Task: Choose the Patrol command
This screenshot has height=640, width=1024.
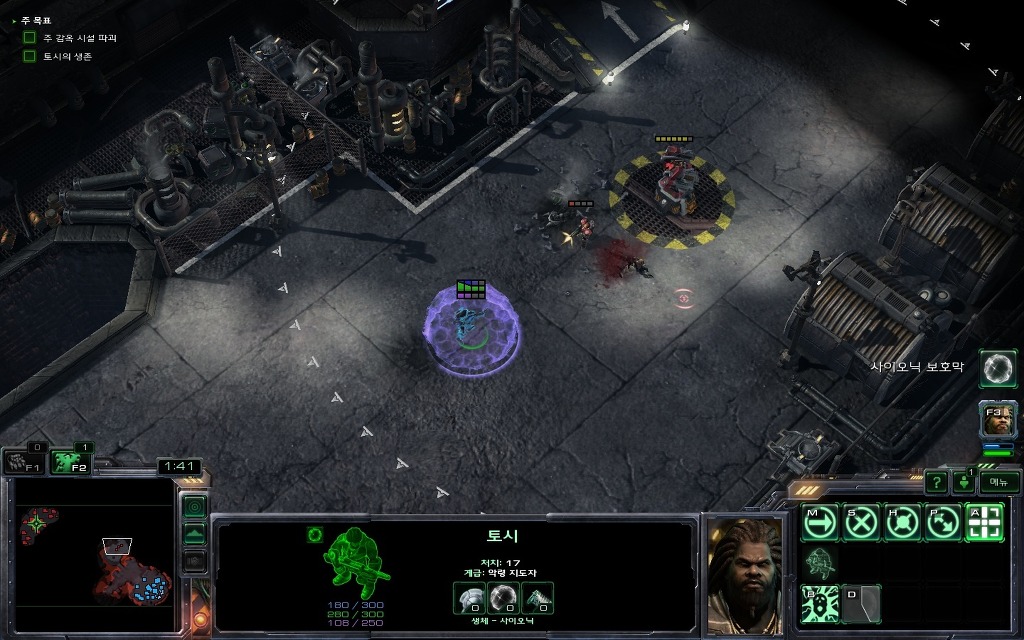Action: click(943, 522)
